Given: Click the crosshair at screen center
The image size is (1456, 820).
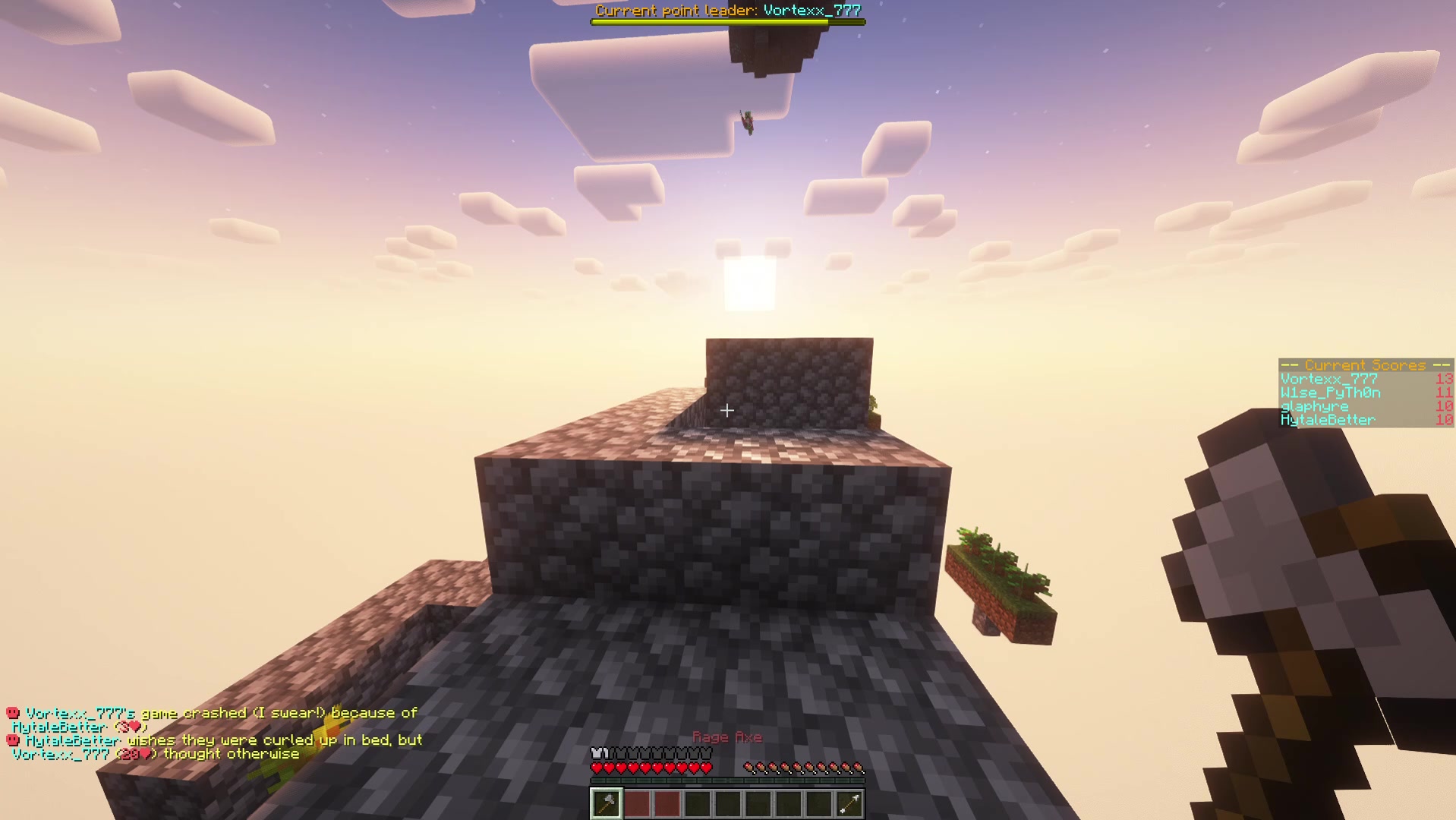Looking at the screenshot, I should (727, 411).
